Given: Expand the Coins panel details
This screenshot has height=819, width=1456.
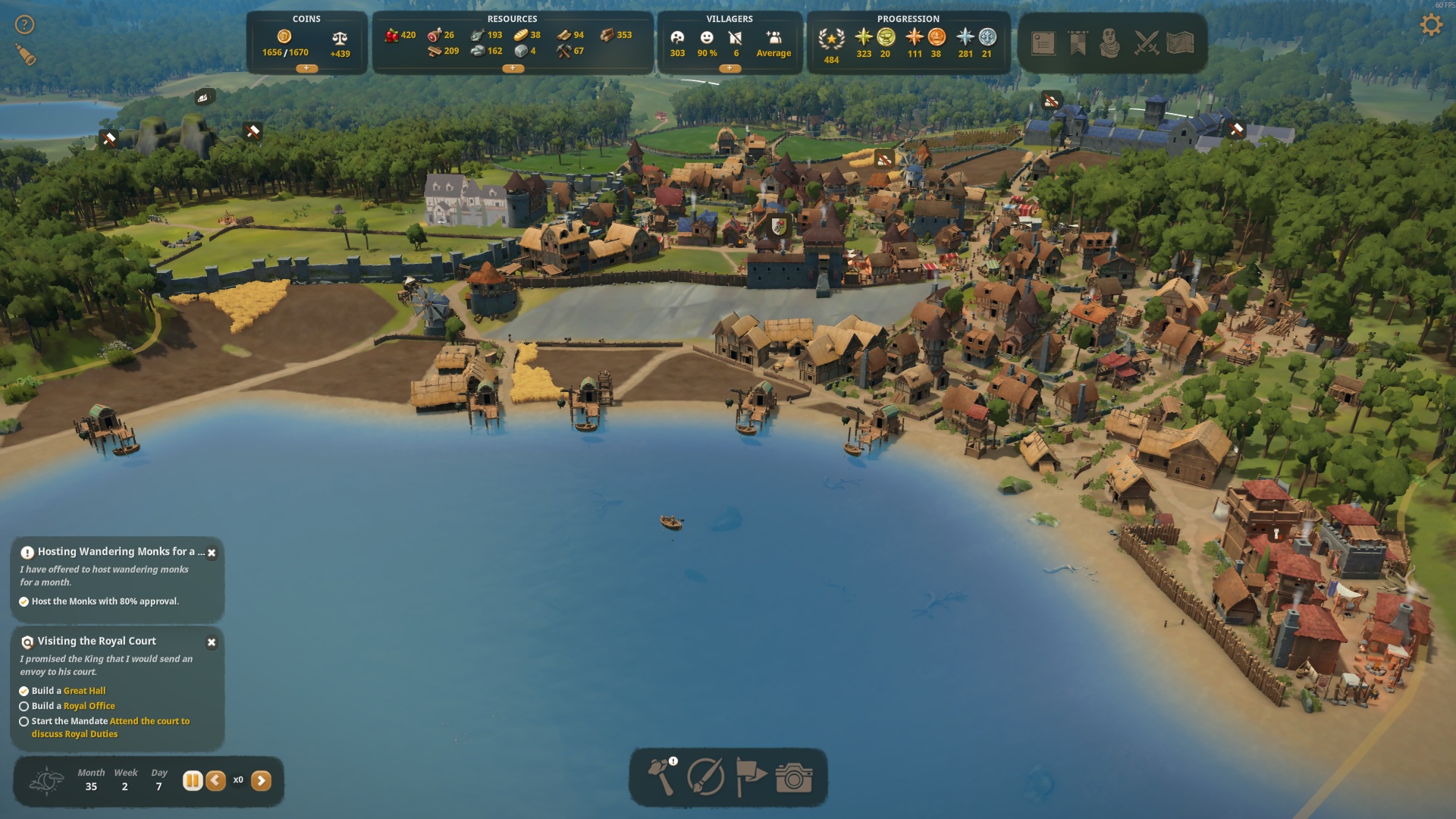Looking at the screenshot, I should click(306, 68).
